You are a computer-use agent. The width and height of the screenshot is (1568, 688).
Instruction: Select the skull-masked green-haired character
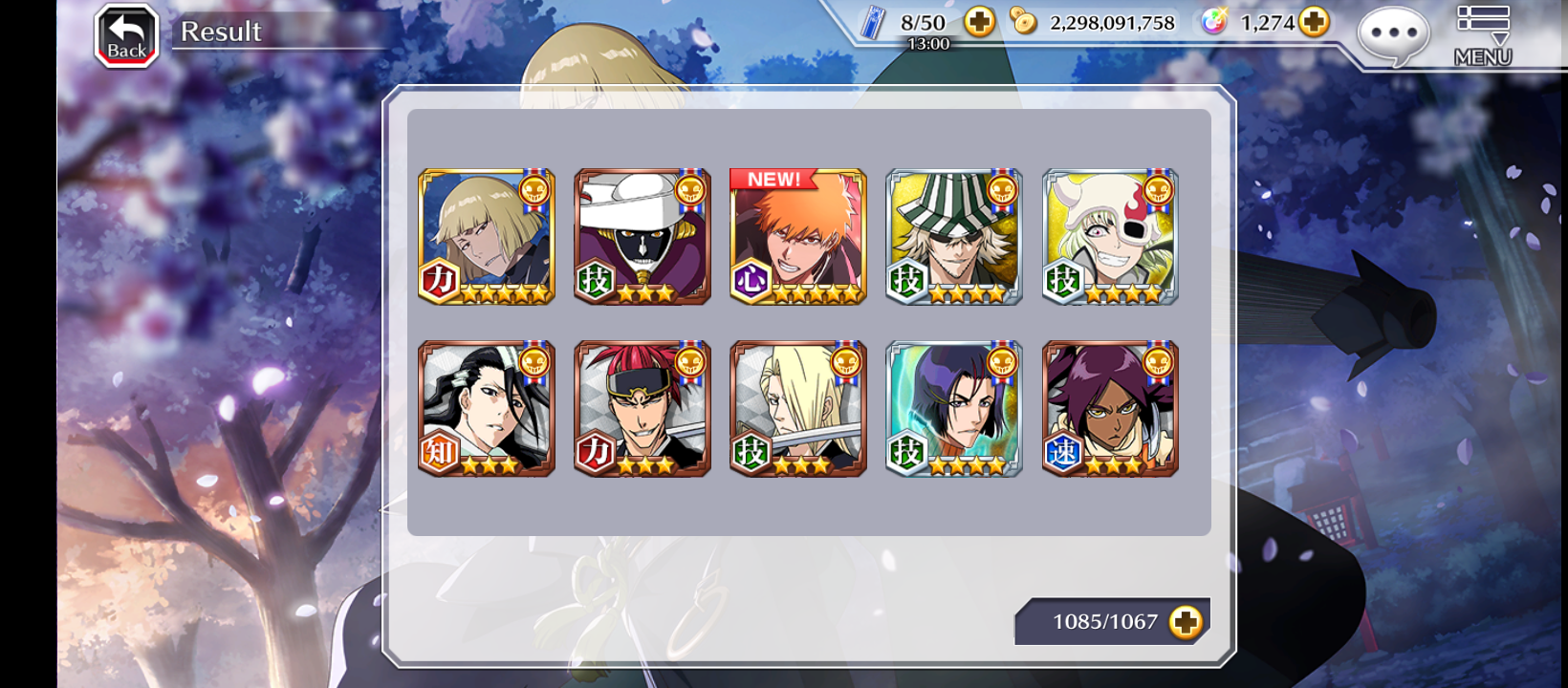(1110, 237)
